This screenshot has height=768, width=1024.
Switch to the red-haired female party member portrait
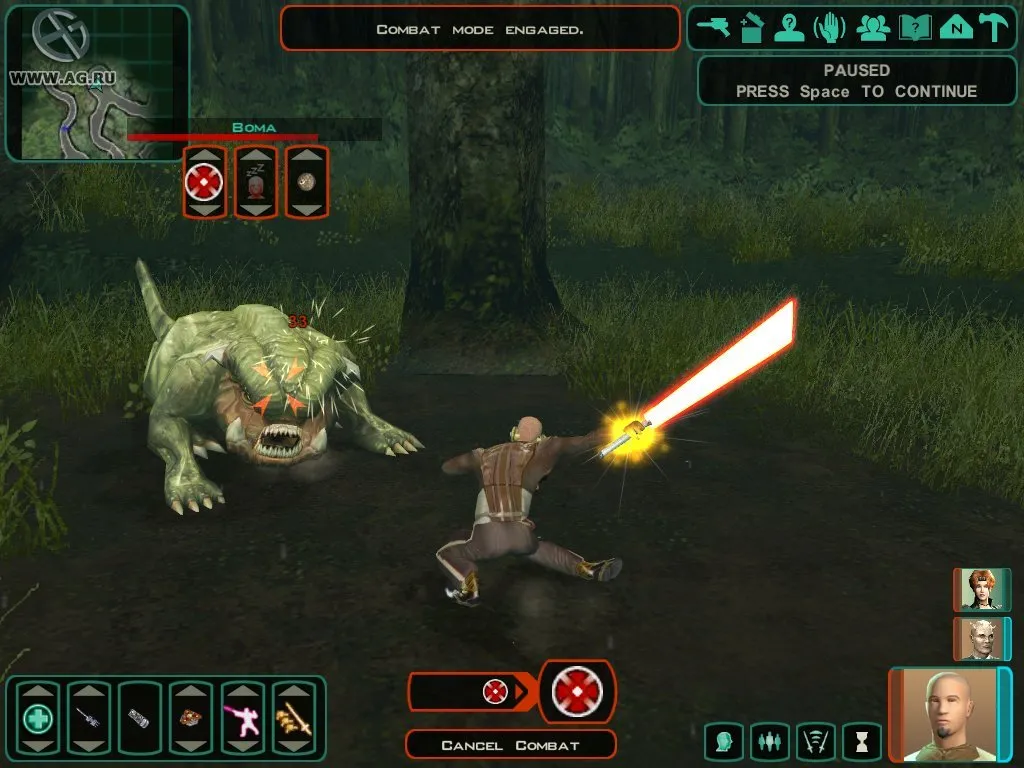point(980,589)
